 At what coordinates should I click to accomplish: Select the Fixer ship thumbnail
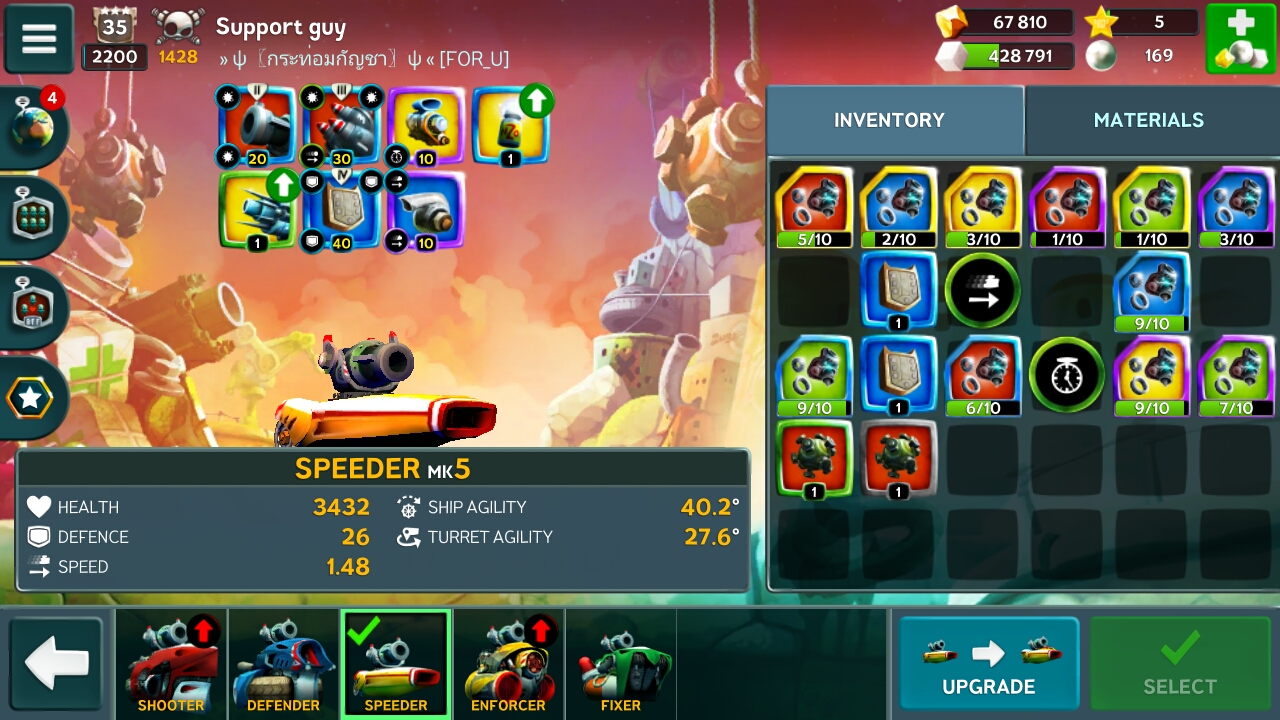621,663
